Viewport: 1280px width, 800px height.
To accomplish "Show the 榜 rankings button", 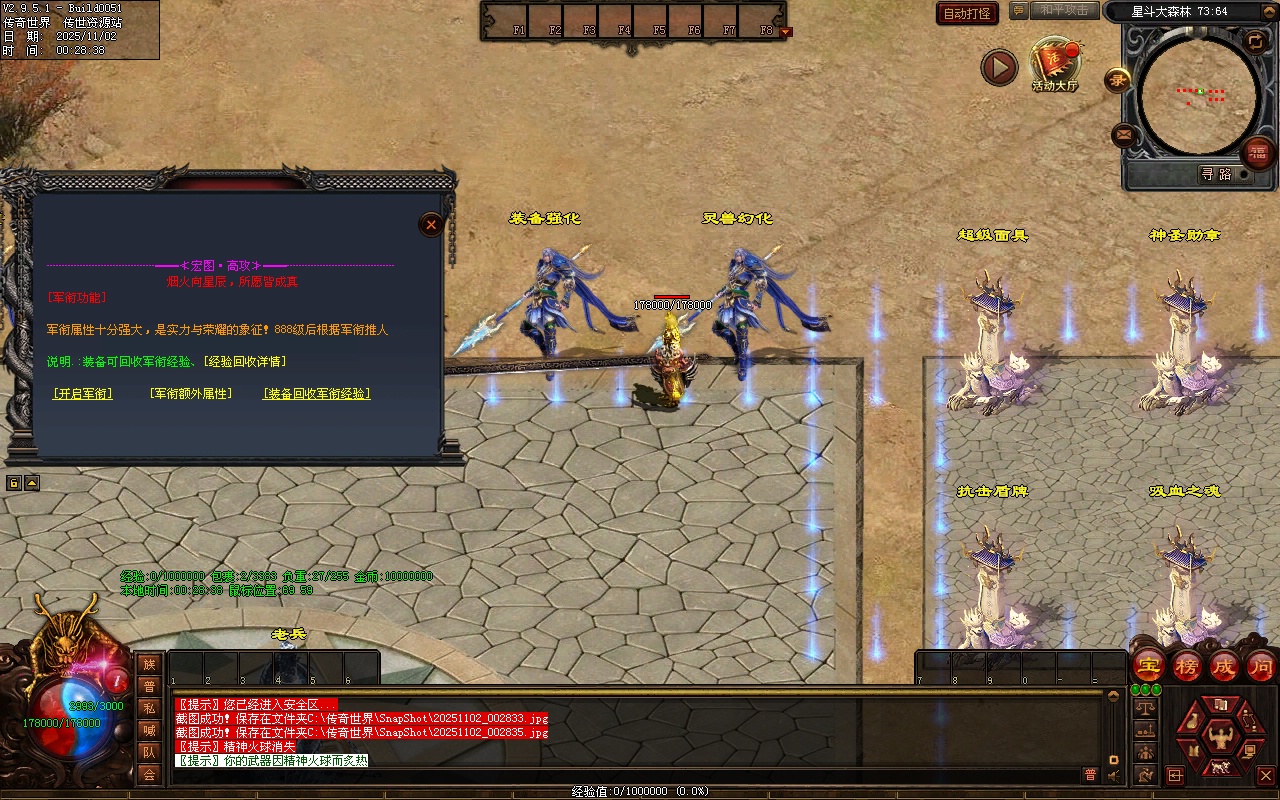I will coord(1187,665).
